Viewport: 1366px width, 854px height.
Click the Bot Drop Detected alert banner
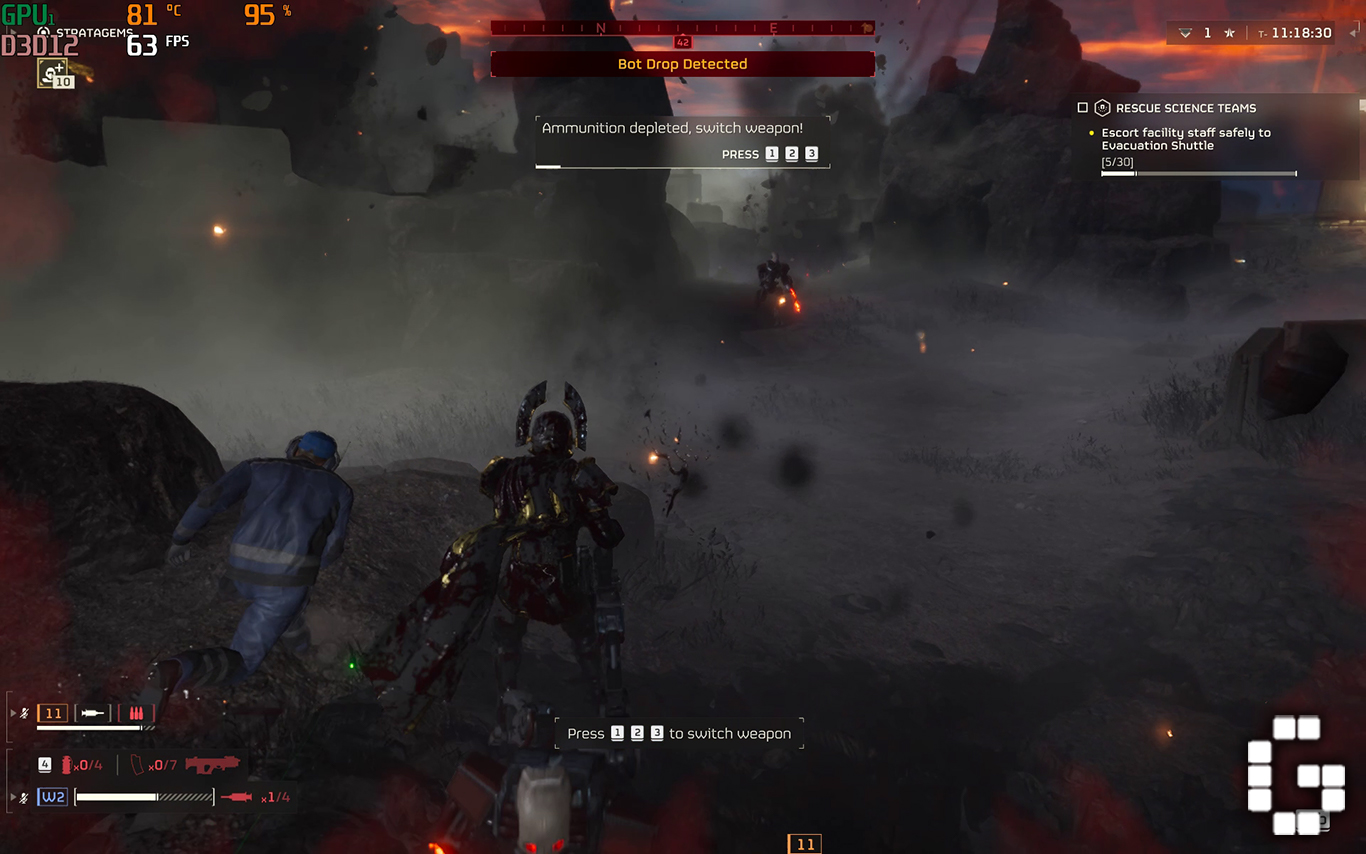[x=682, y=64]
